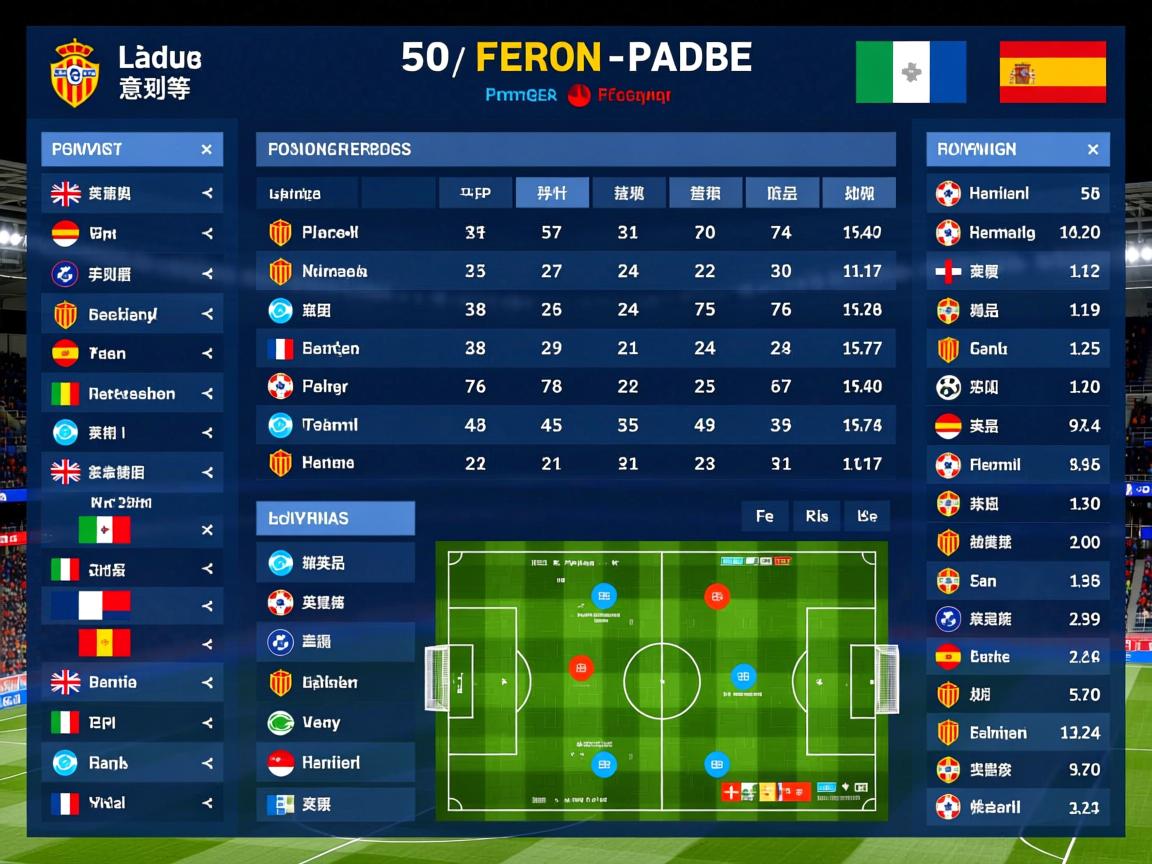Choose the Nrimaeia row in the table

pyautogui.click(x=575, y=271)
